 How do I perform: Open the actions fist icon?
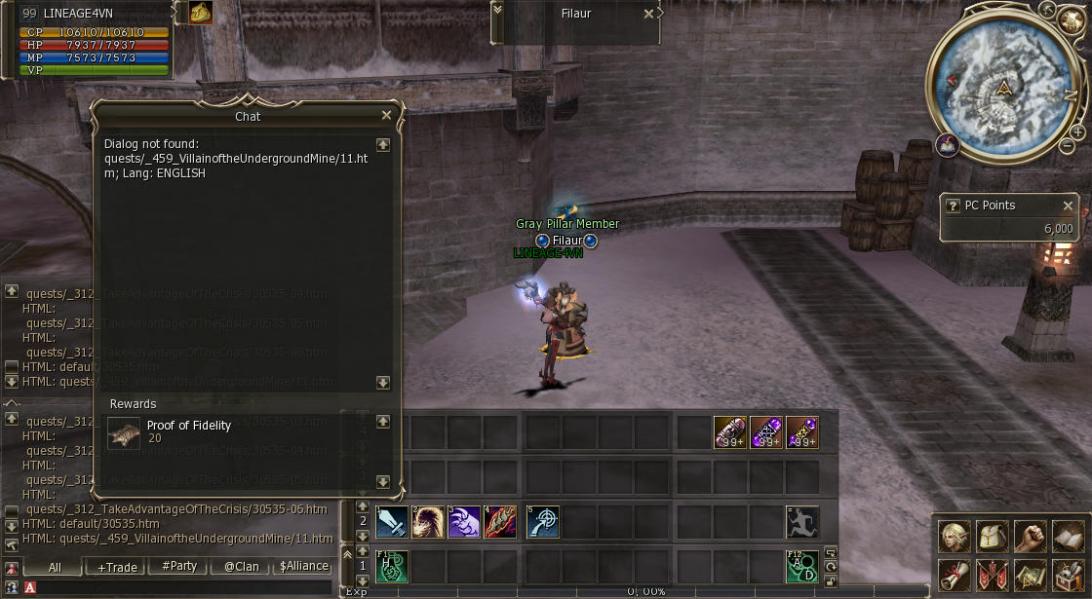1029,537
